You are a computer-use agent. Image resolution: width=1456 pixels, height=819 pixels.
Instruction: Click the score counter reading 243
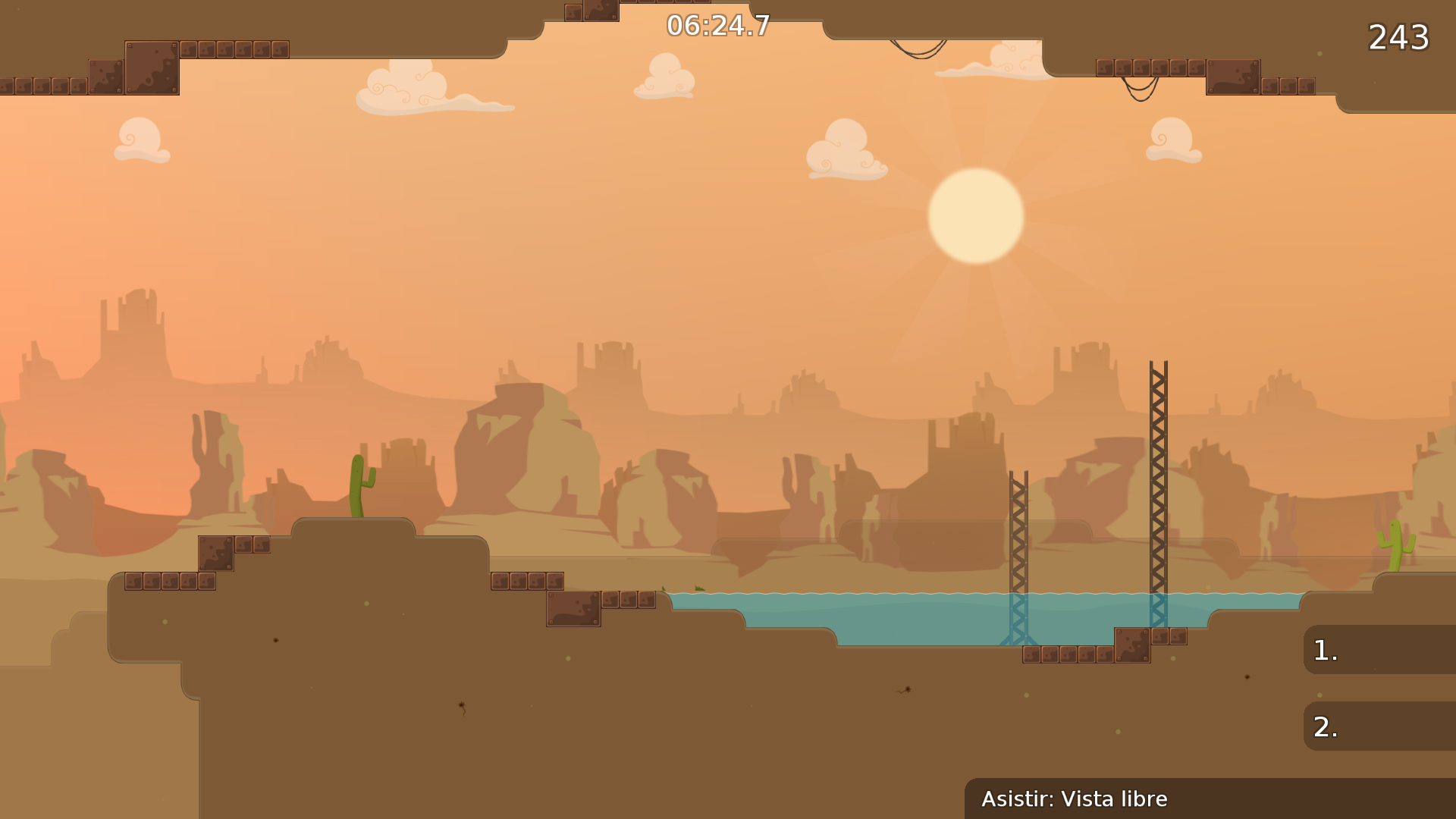tap(1400, 36)
